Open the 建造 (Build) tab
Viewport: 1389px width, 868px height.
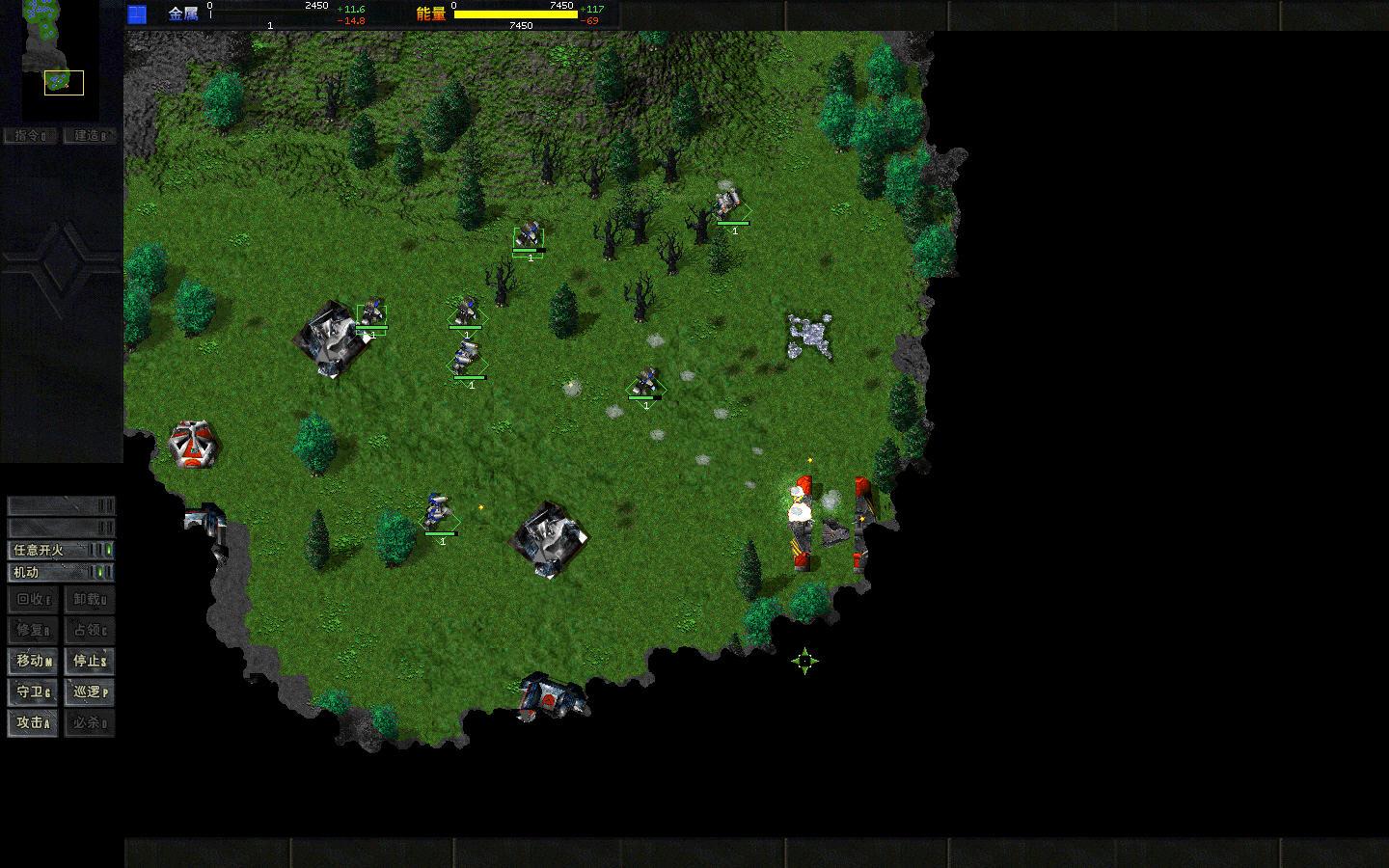91,136
